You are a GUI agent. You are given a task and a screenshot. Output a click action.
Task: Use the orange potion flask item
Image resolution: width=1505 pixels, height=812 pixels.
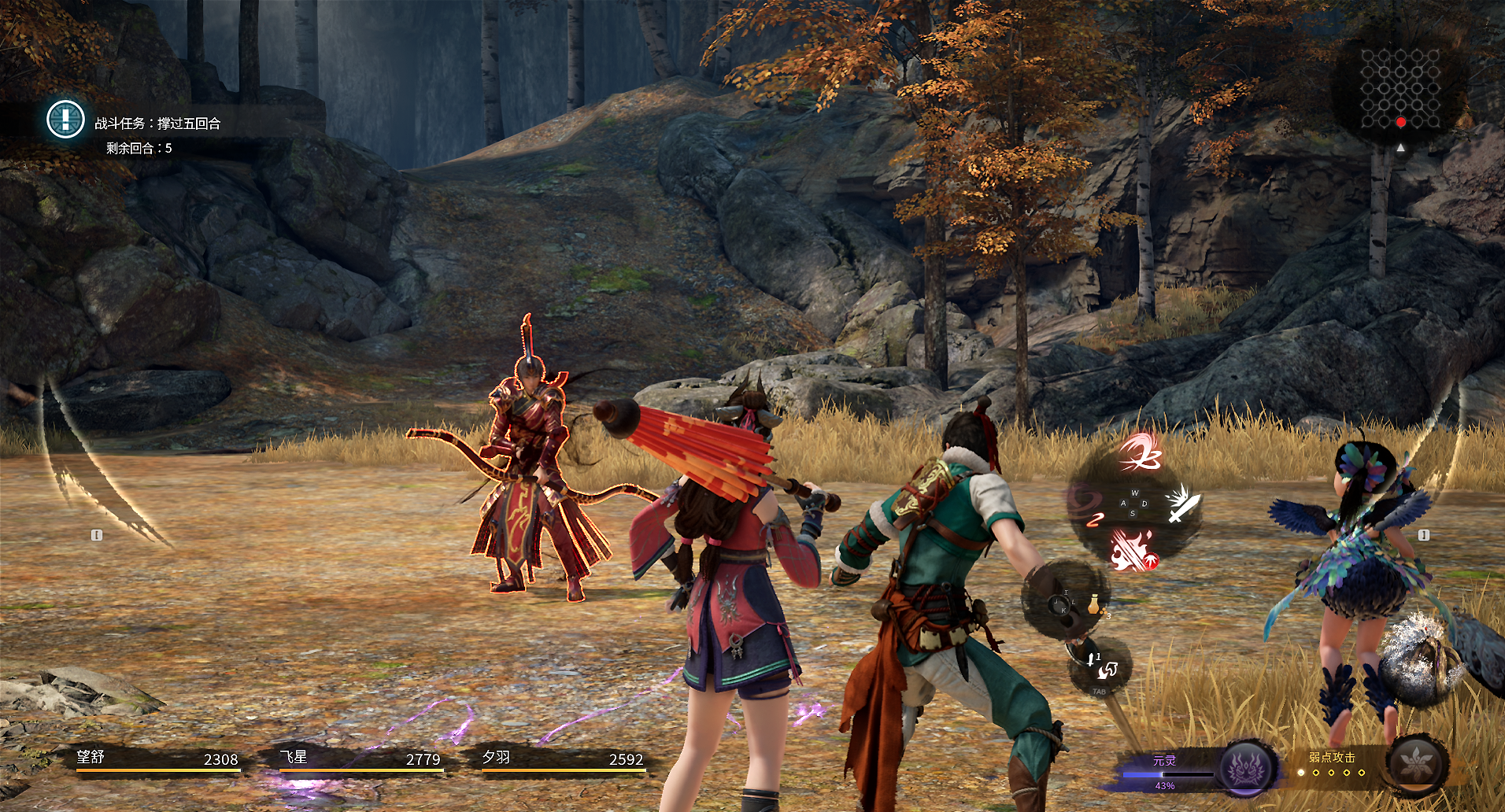click(1093, 604)
